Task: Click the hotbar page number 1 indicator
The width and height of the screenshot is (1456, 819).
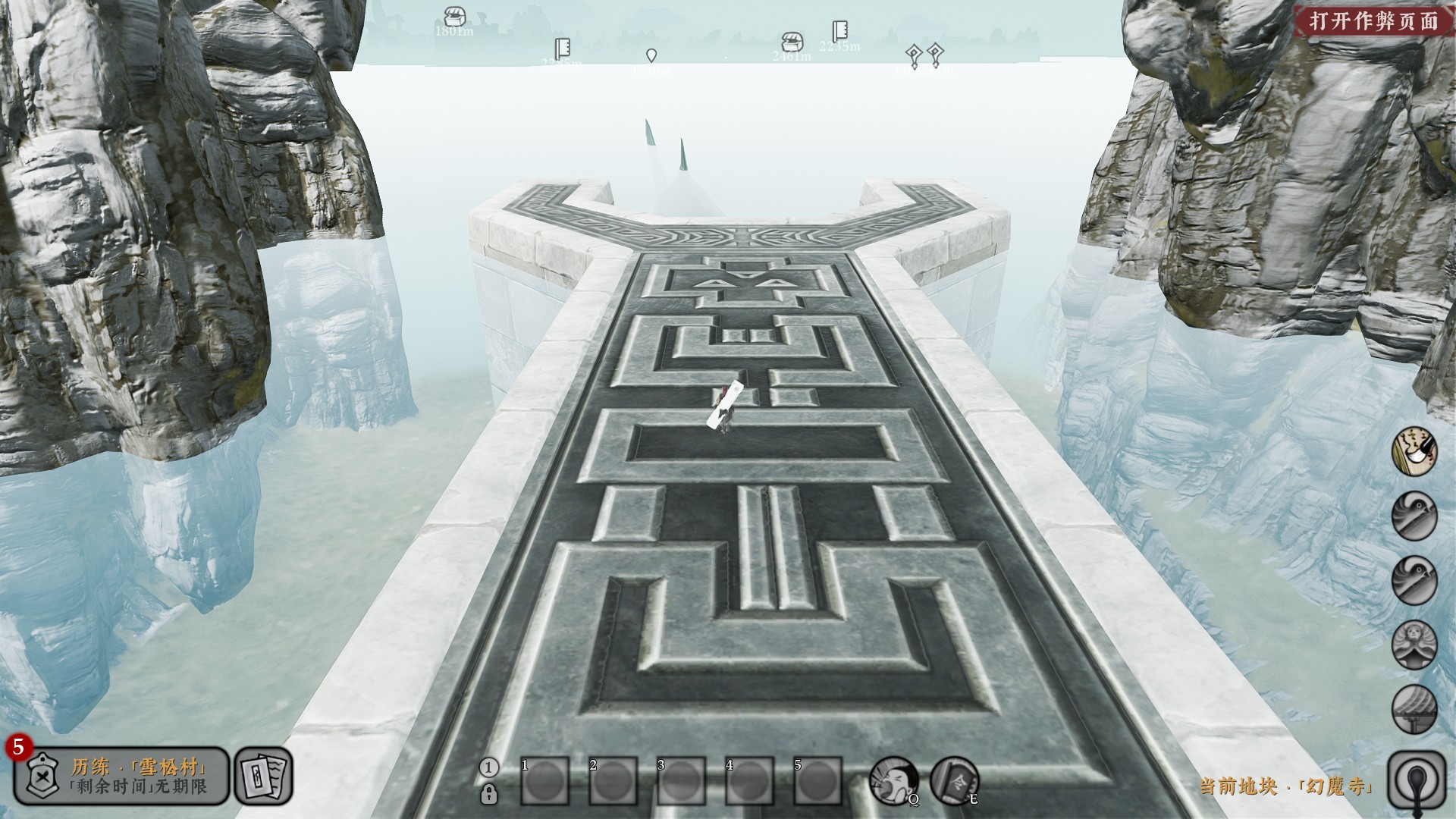Action: (x=488, y=767)
